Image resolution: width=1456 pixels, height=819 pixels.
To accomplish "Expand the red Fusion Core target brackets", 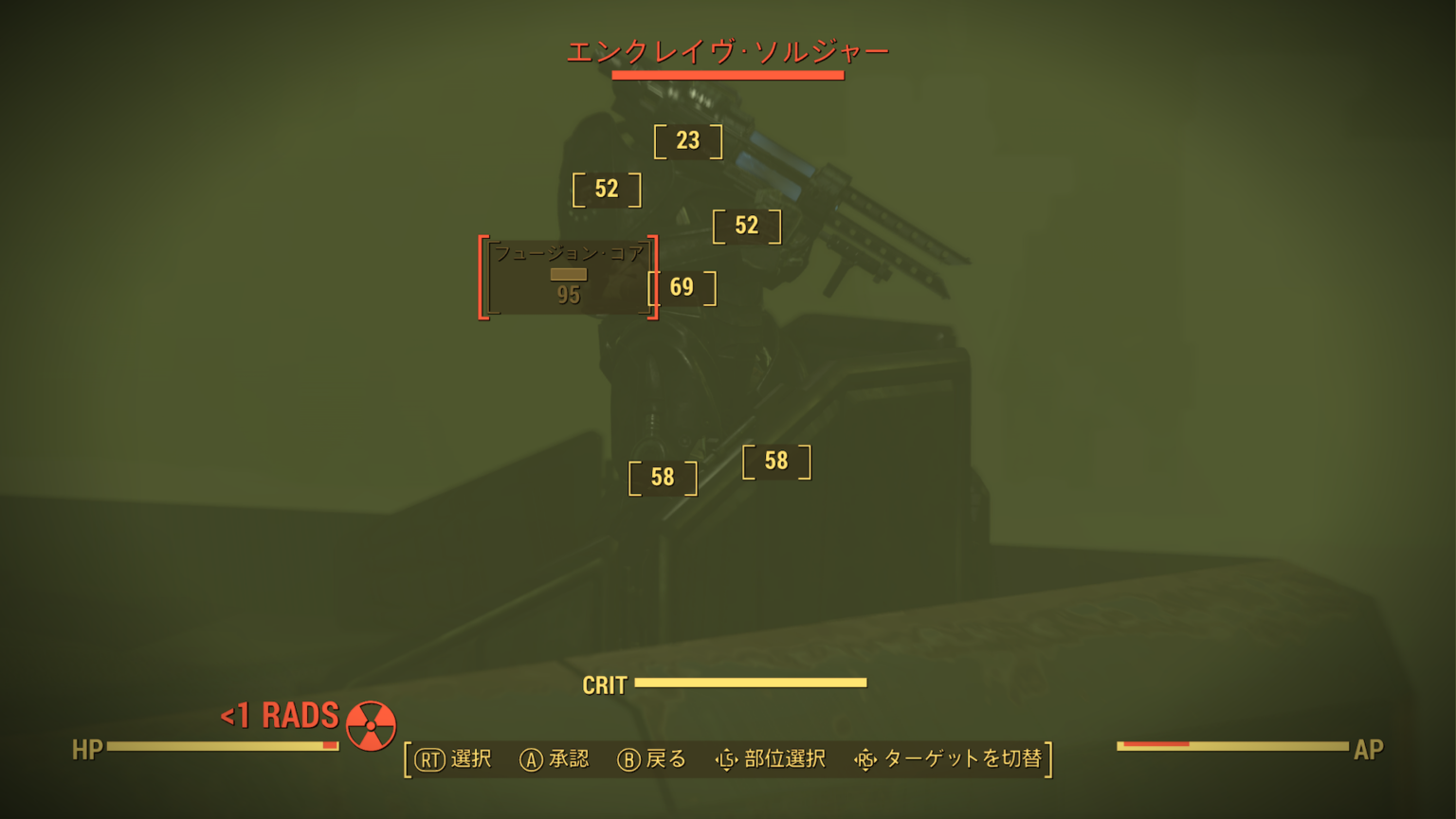I will coord(569,282).
